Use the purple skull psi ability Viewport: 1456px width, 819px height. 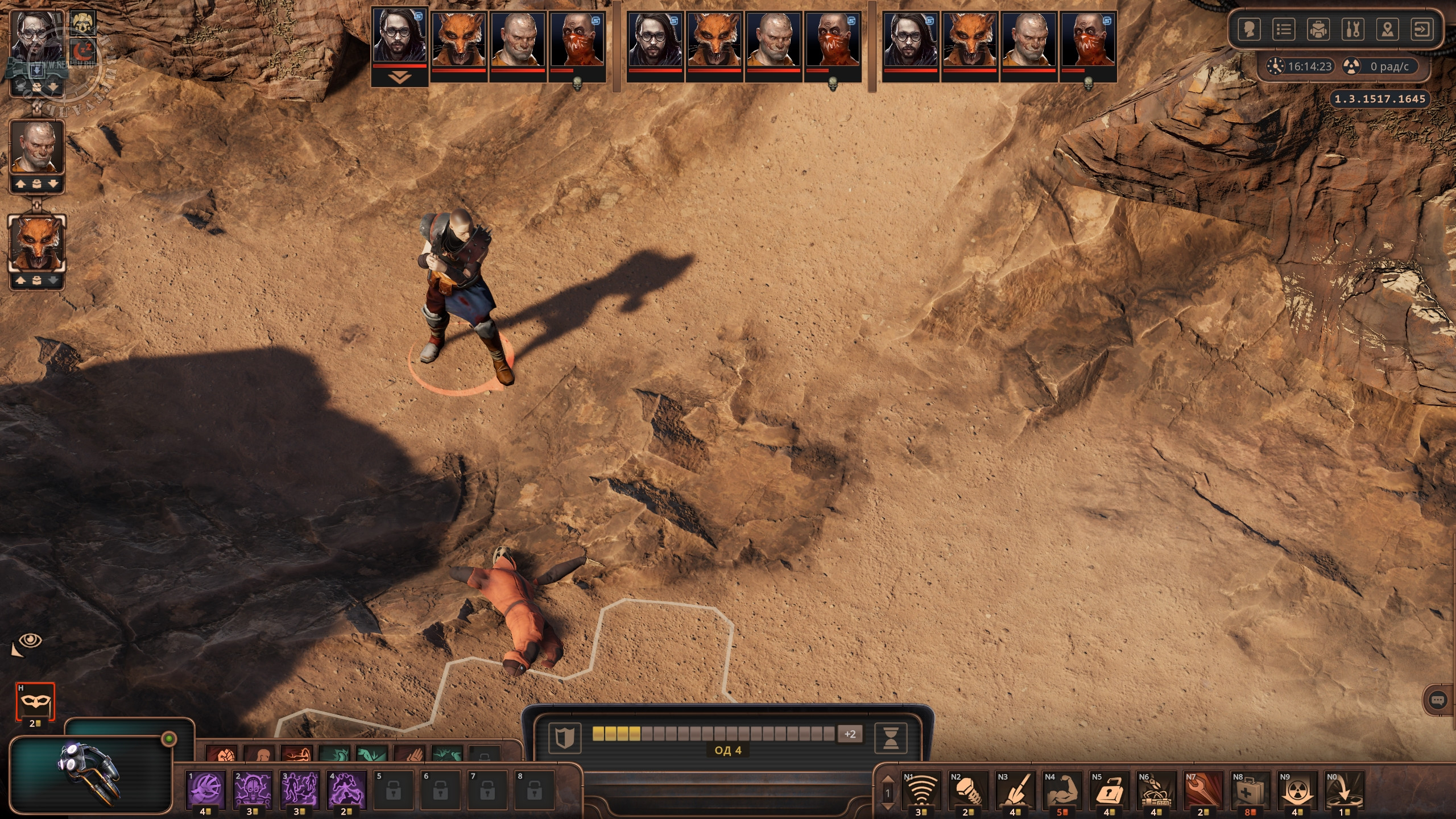click(253, 790)
